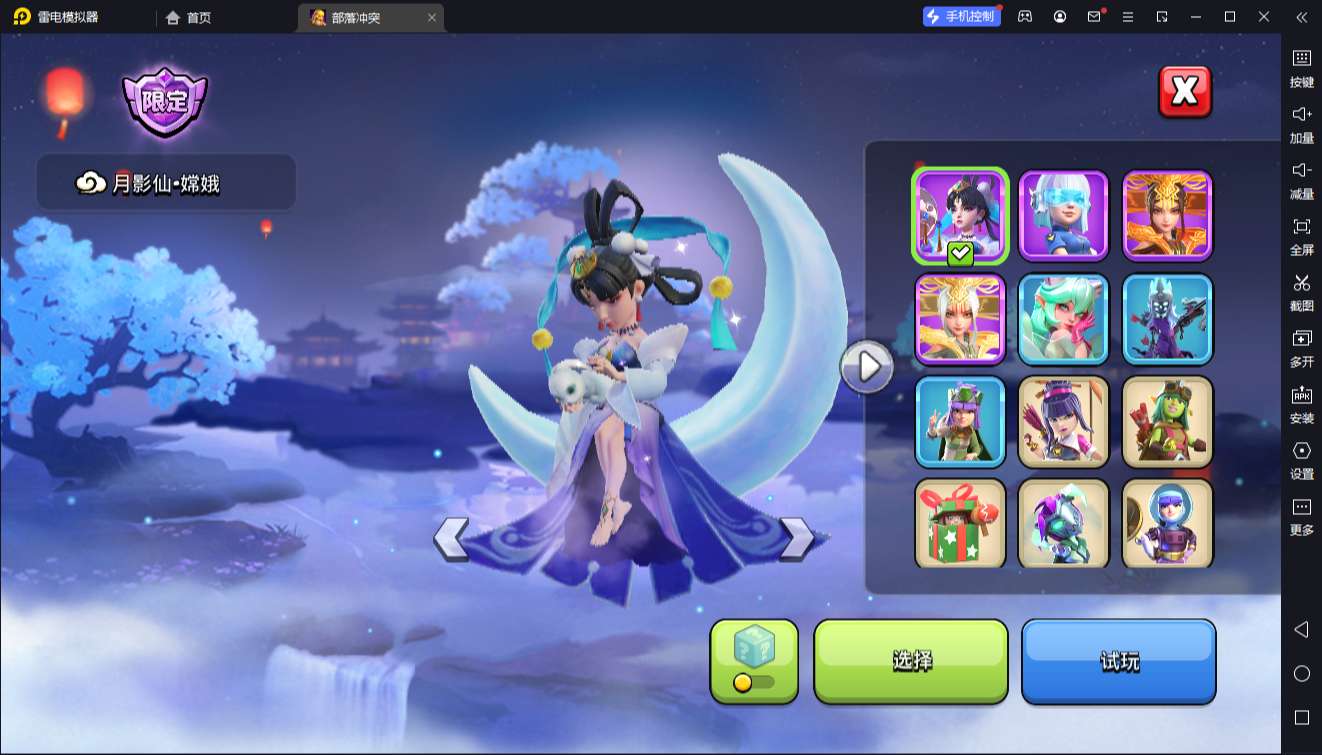Select the white-haired golden crown skin
1322x755 pixels.
(960, 319)
